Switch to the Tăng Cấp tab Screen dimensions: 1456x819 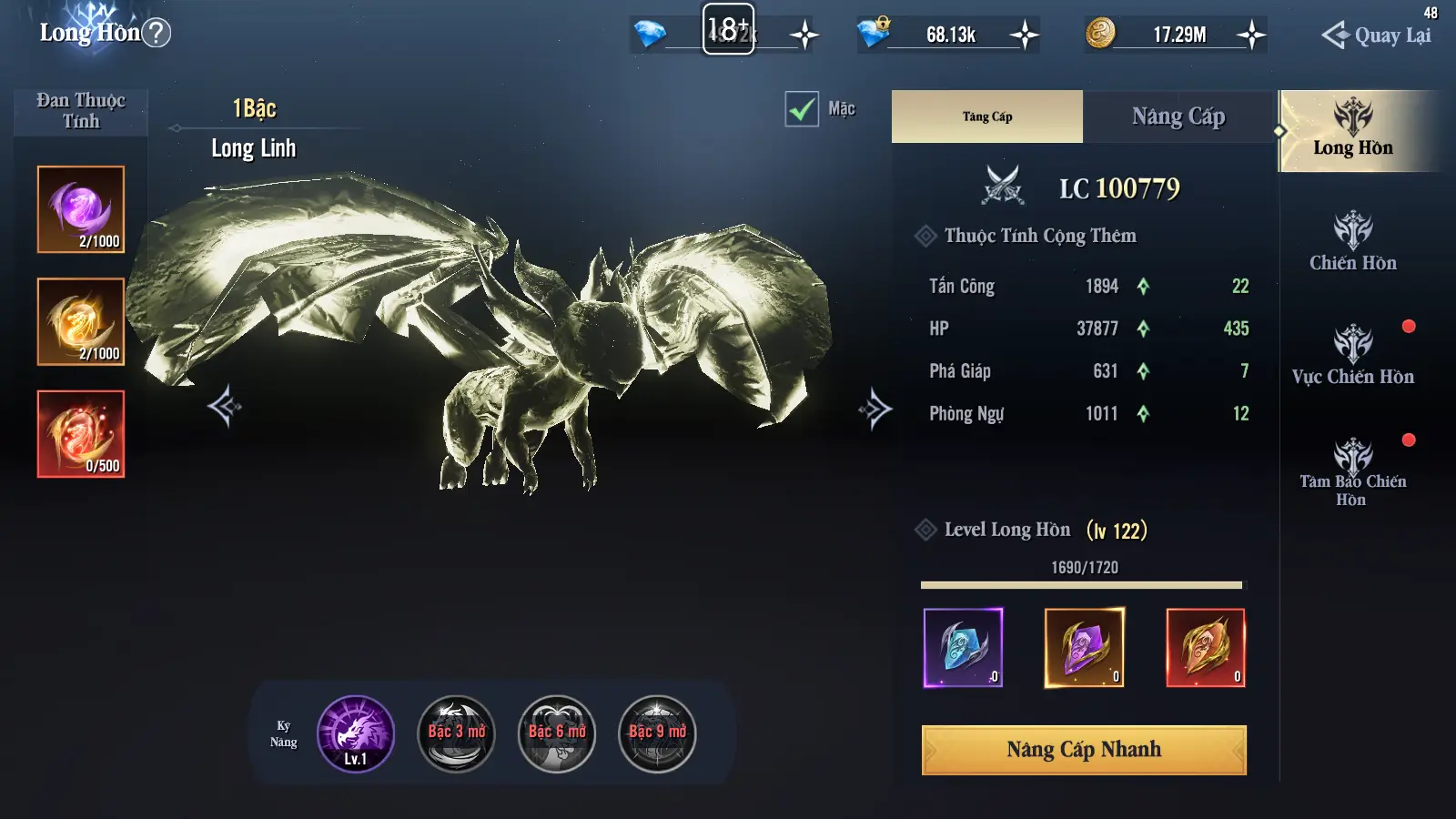pos(987,116)
